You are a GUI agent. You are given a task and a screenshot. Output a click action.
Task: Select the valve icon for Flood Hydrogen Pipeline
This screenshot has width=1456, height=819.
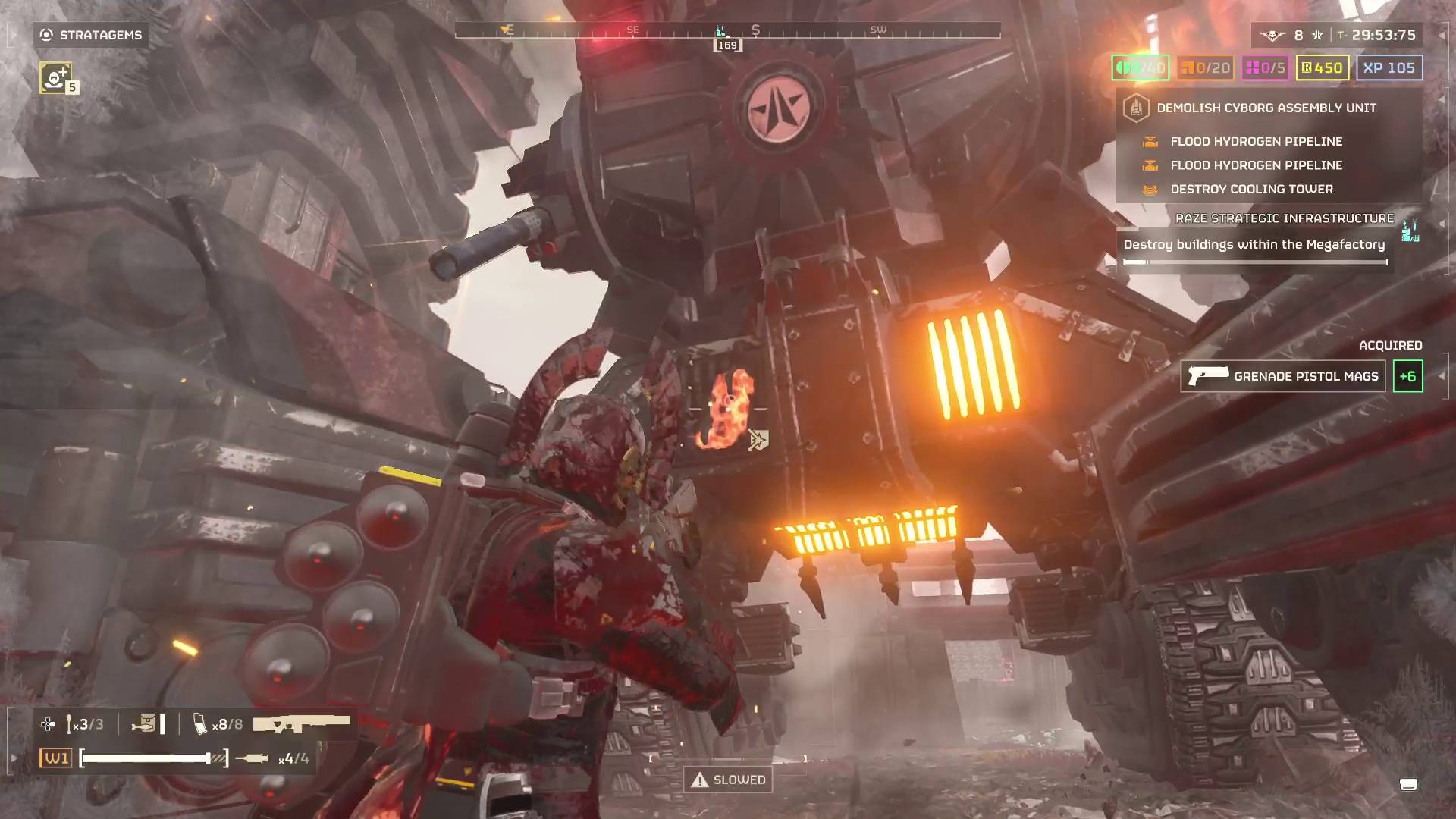[1151, 141]
